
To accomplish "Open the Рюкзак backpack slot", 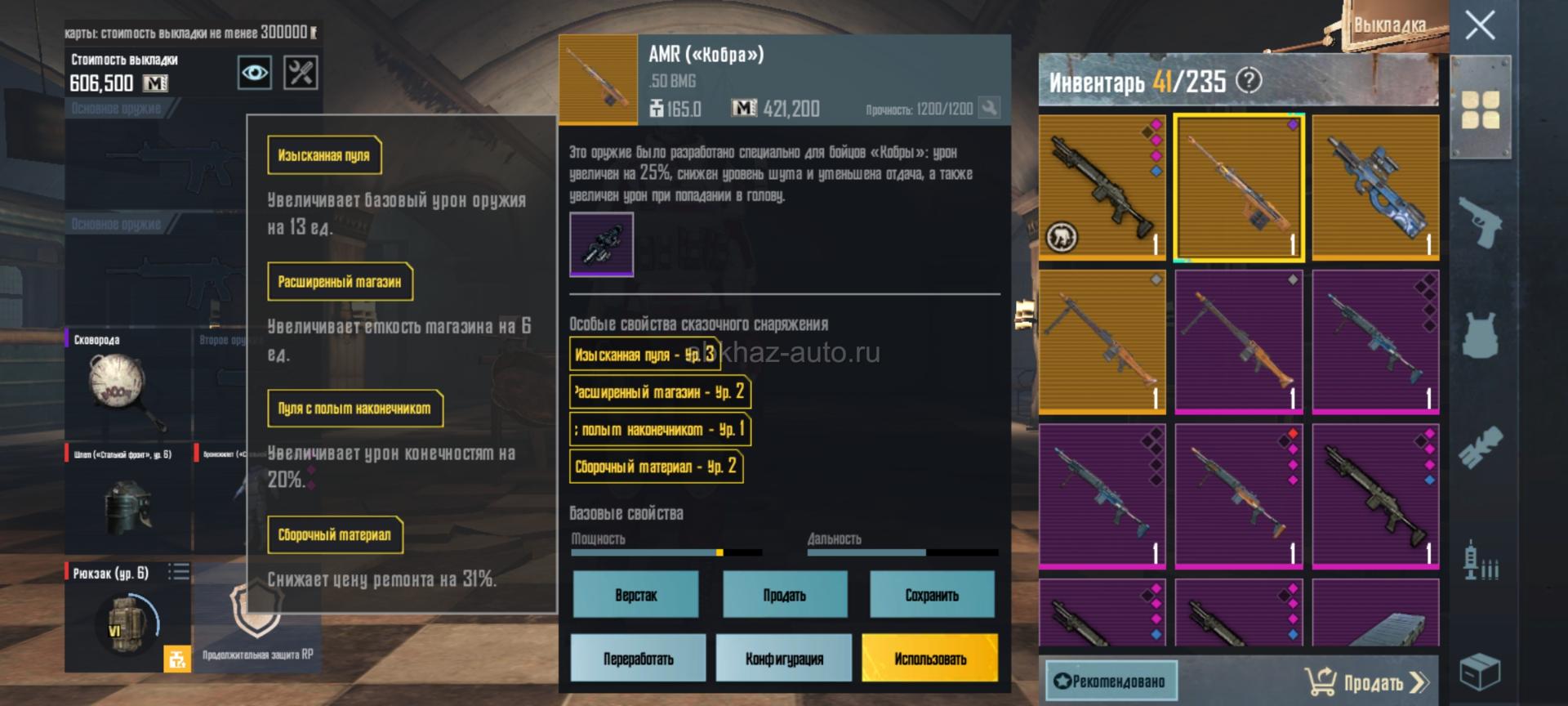I will point(127,617).
